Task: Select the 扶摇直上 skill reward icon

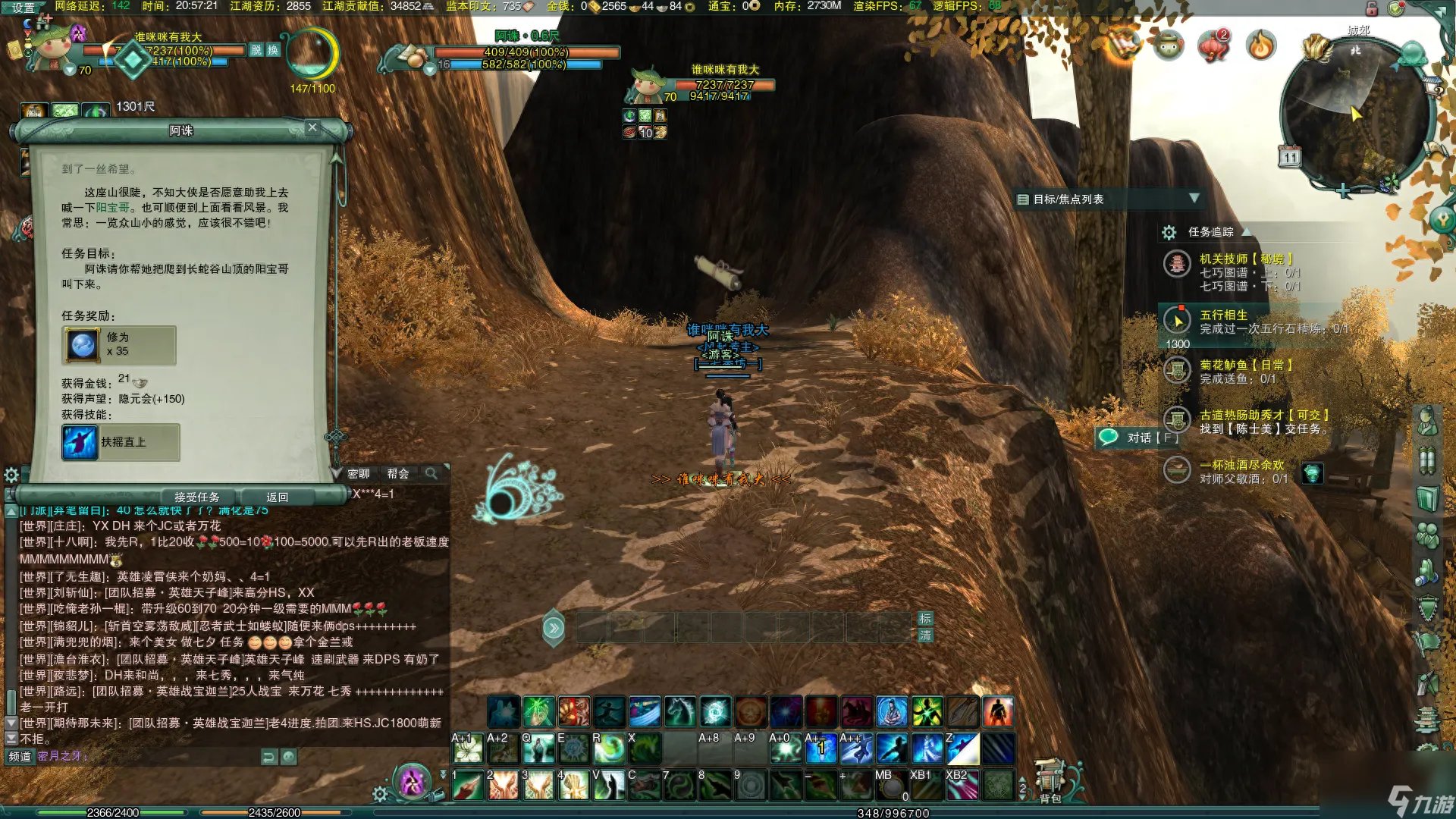Action: pos(80,442)
